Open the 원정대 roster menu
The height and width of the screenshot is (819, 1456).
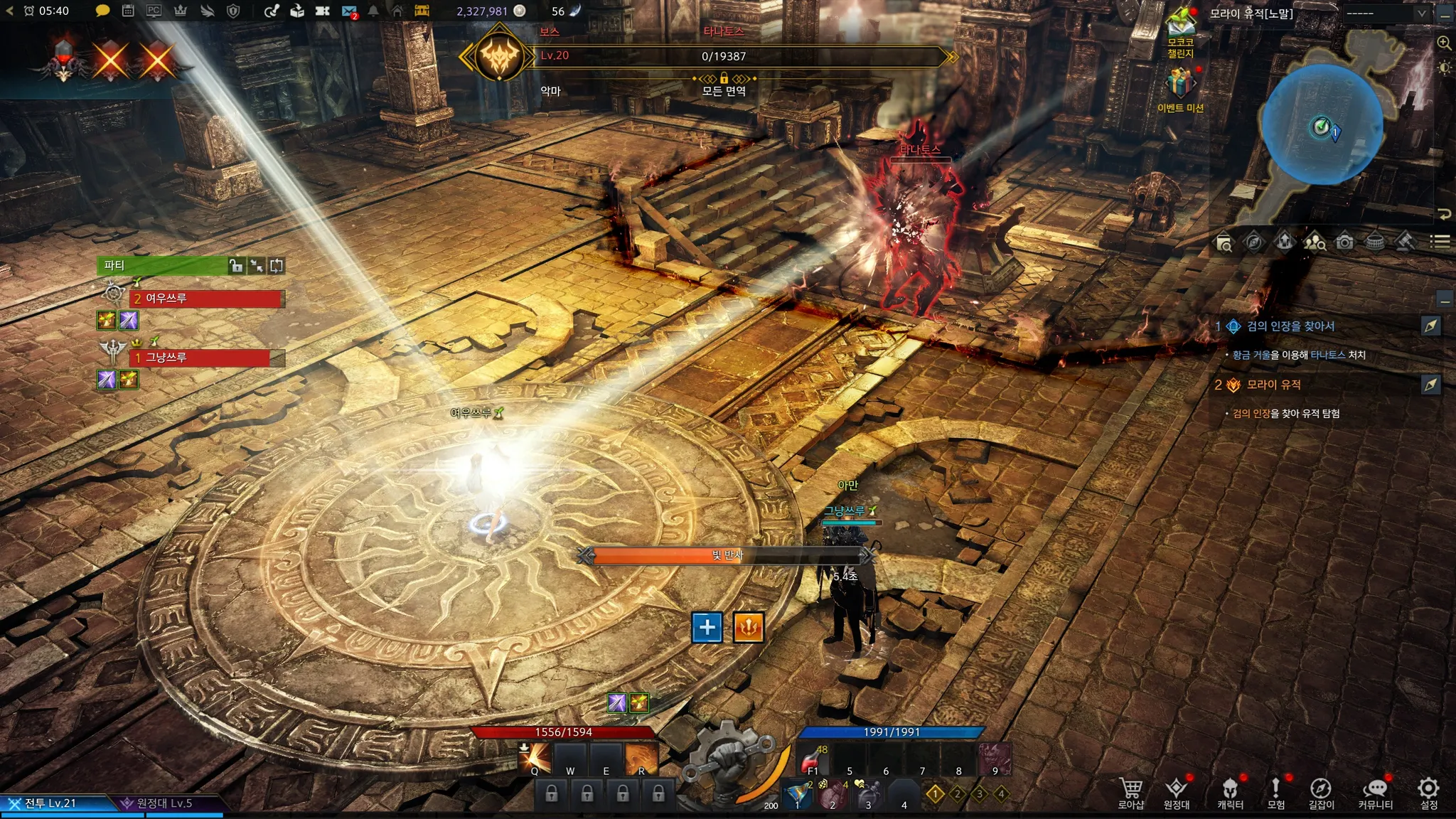click(1176, 791)
